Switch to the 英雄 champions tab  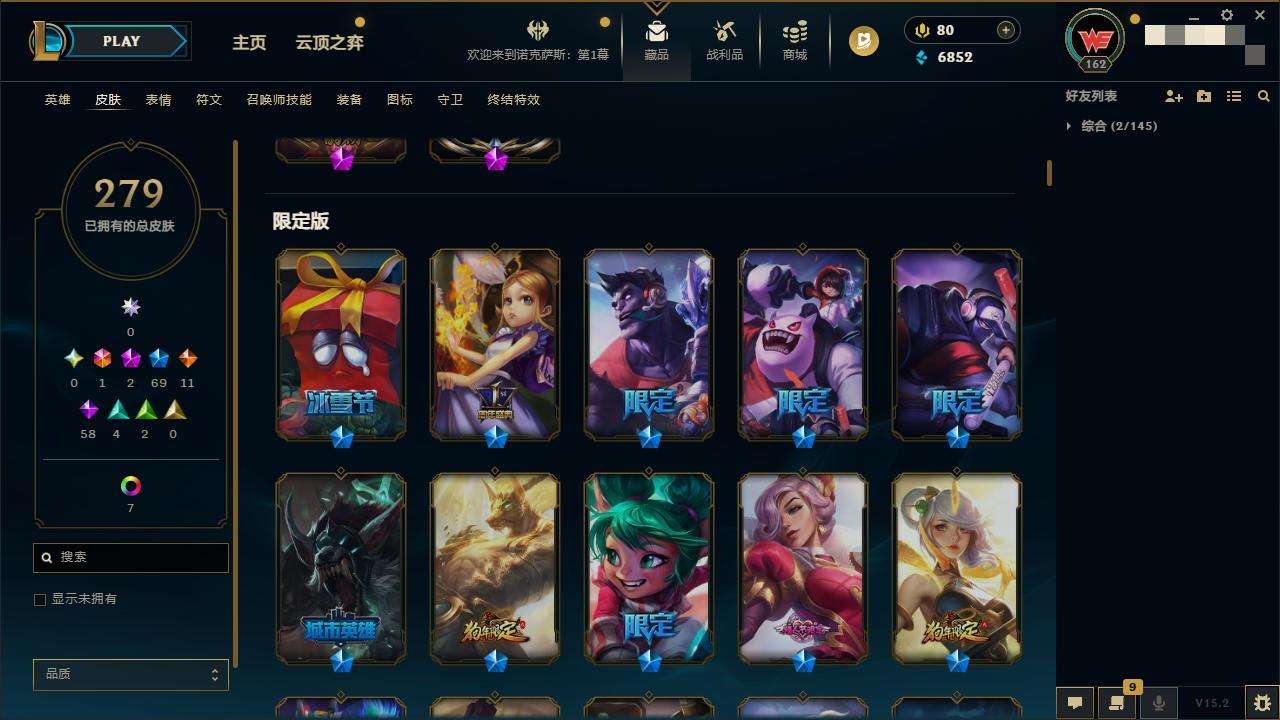(58, 100)
